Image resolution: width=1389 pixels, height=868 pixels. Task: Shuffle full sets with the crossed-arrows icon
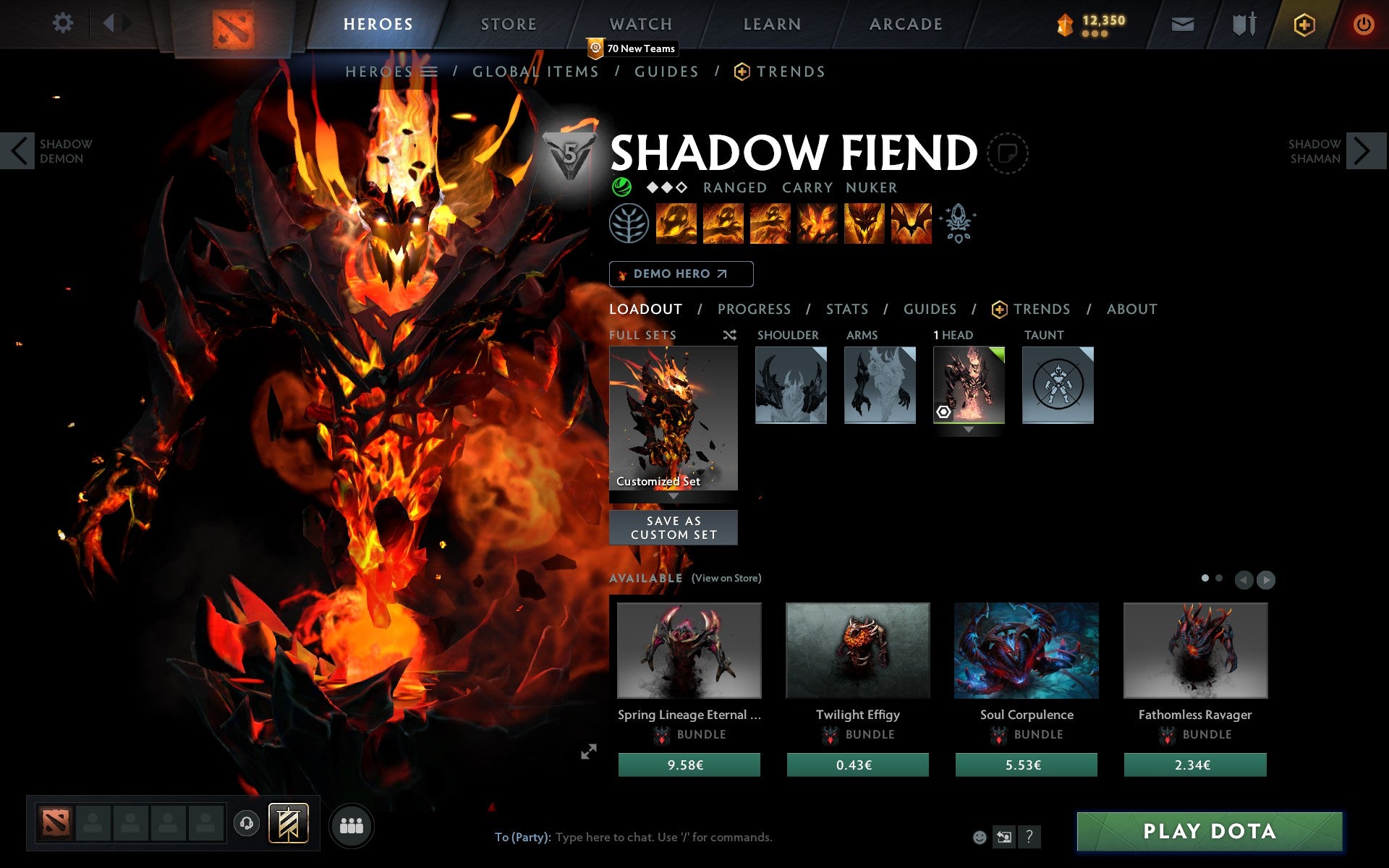730,335
